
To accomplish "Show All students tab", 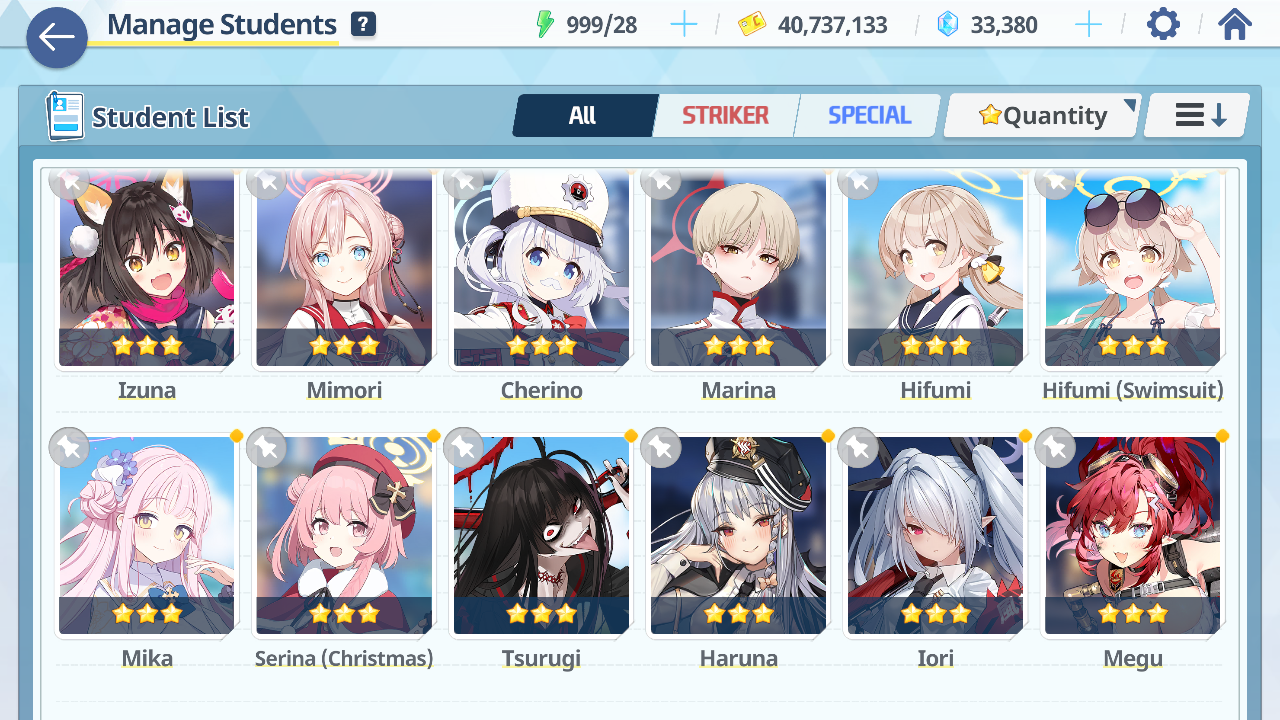I will [x=583, y=116].
